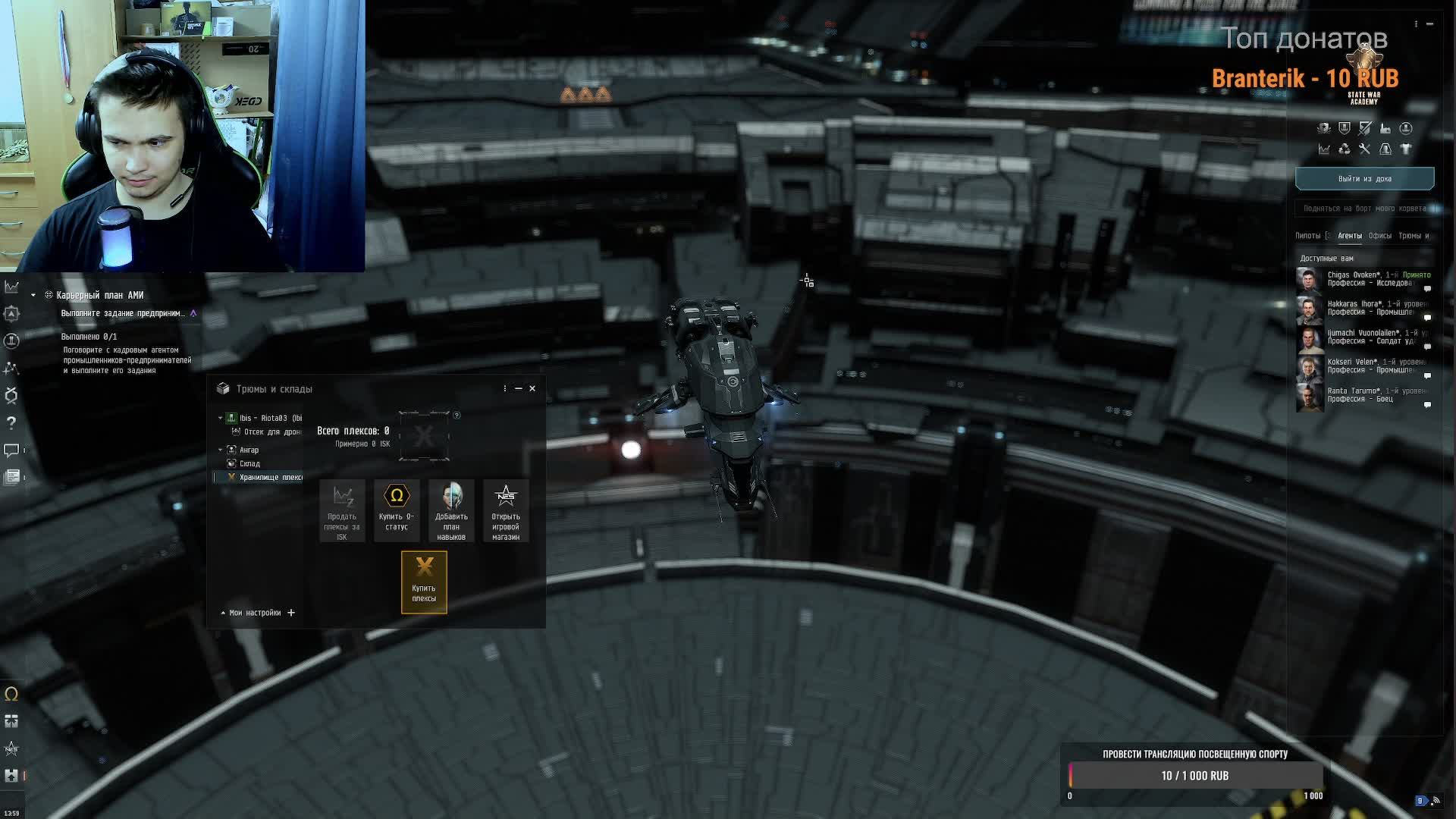Viewport: 1456px width, 819px height.
Task: Click Купить Ω-статус omega button
Action: click(x=397, y=510)
